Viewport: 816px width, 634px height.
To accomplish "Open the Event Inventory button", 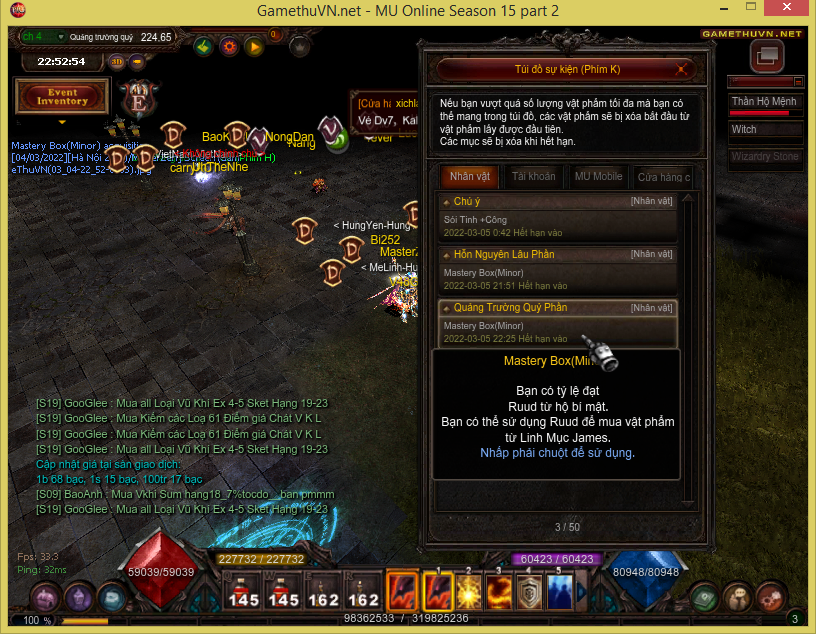I will [62, 96].
